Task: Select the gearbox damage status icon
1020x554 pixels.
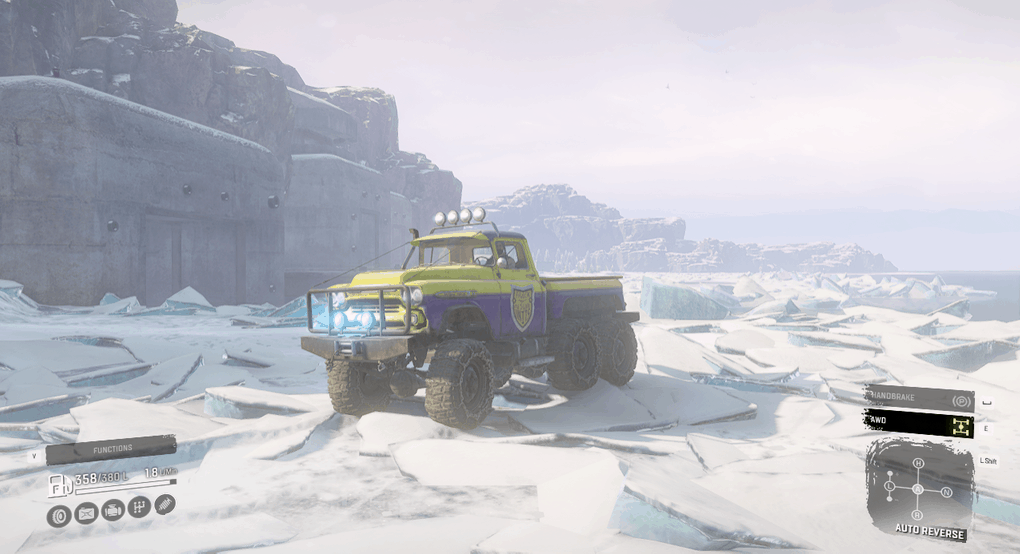Action: pos(140,506)
